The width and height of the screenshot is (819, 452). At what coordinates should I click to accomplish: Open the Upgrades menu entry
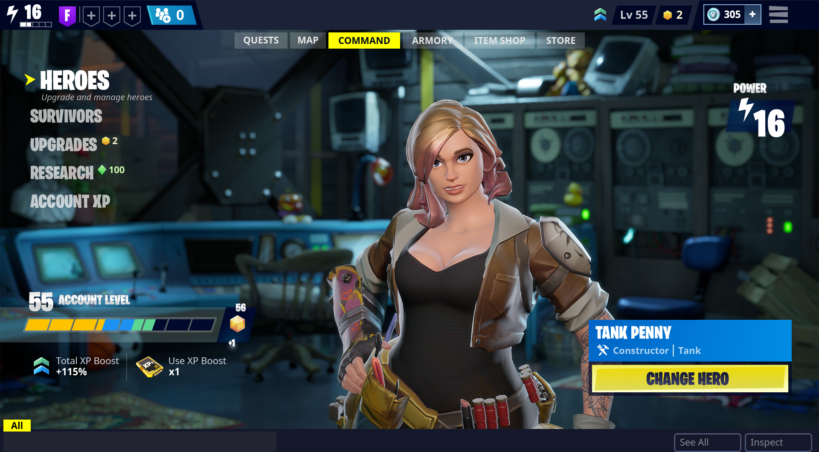point(63,144)
